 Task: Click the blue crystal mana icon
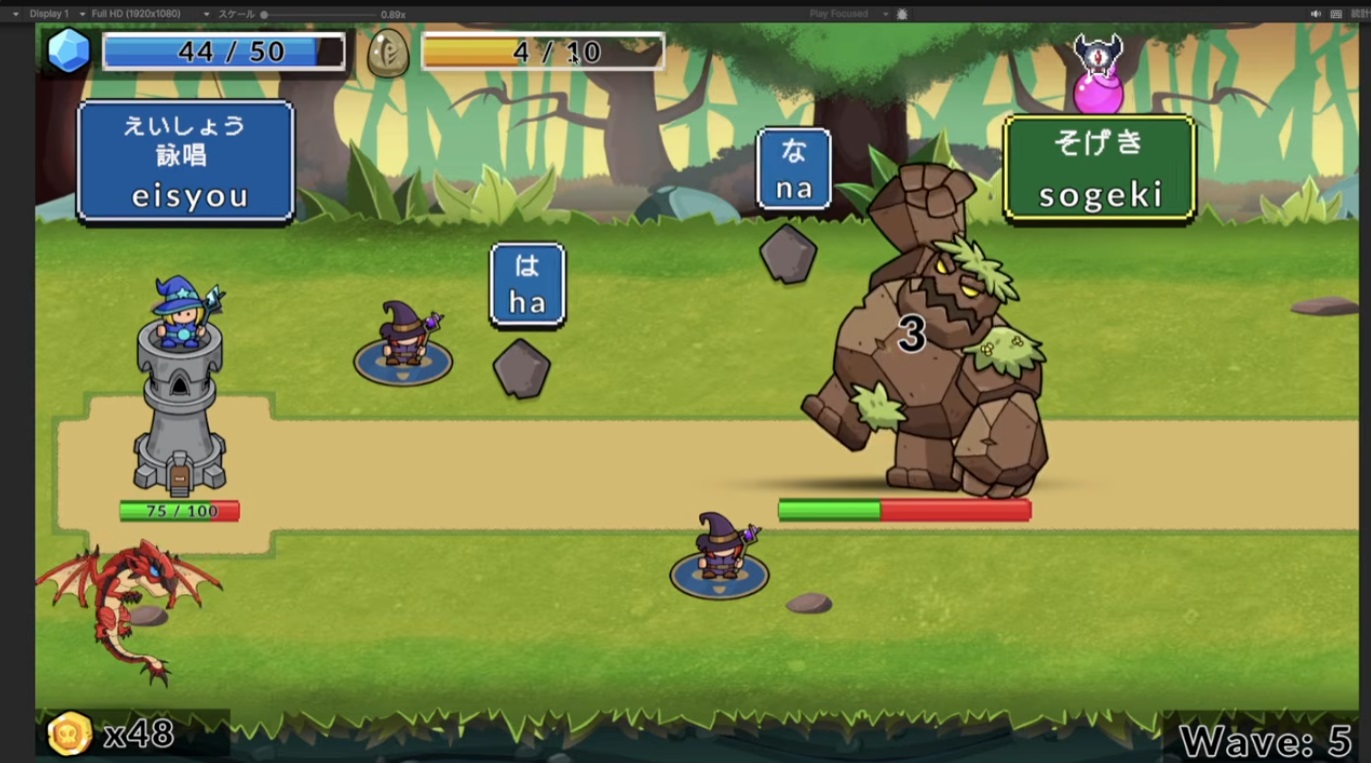[x=68, y=51]
